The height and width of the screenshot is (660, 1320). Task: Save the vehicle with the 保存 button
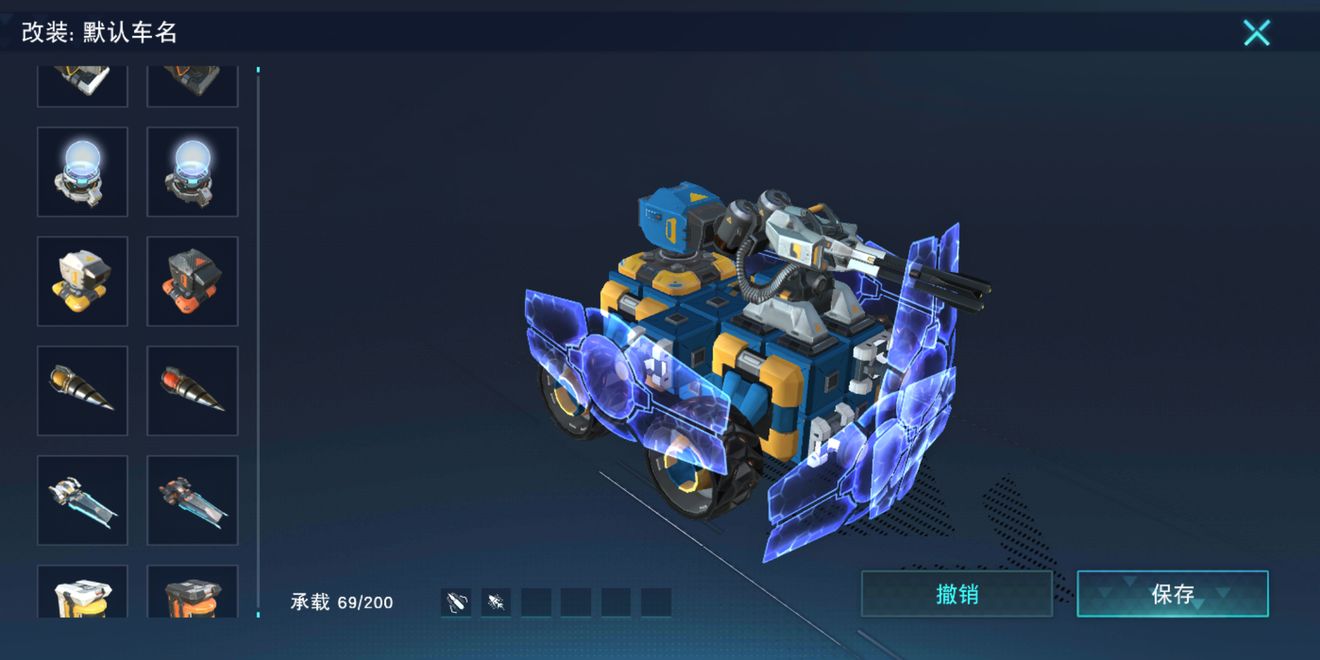tap(1172, 594)
